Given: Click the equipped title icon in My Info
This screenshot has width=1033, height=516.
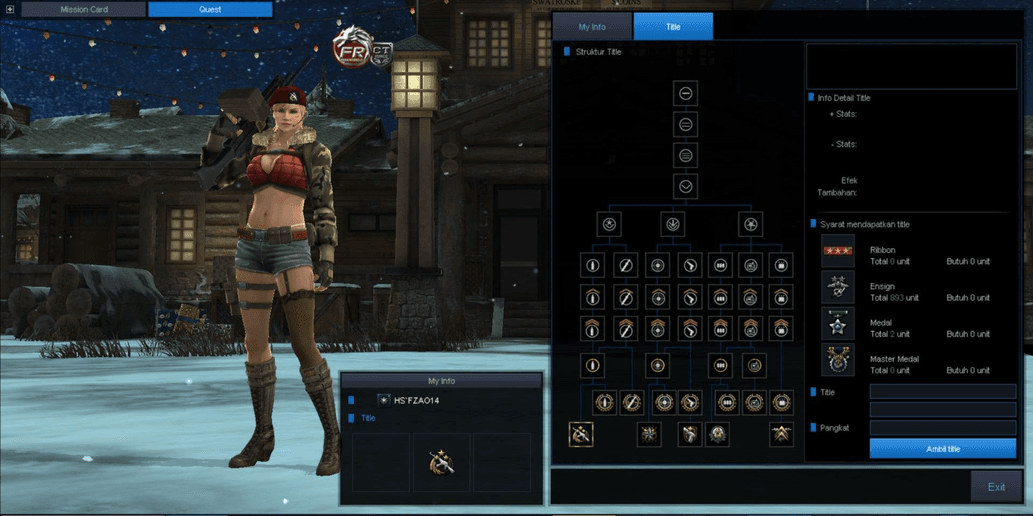Looking at the screenshot, I should (441, 462).
